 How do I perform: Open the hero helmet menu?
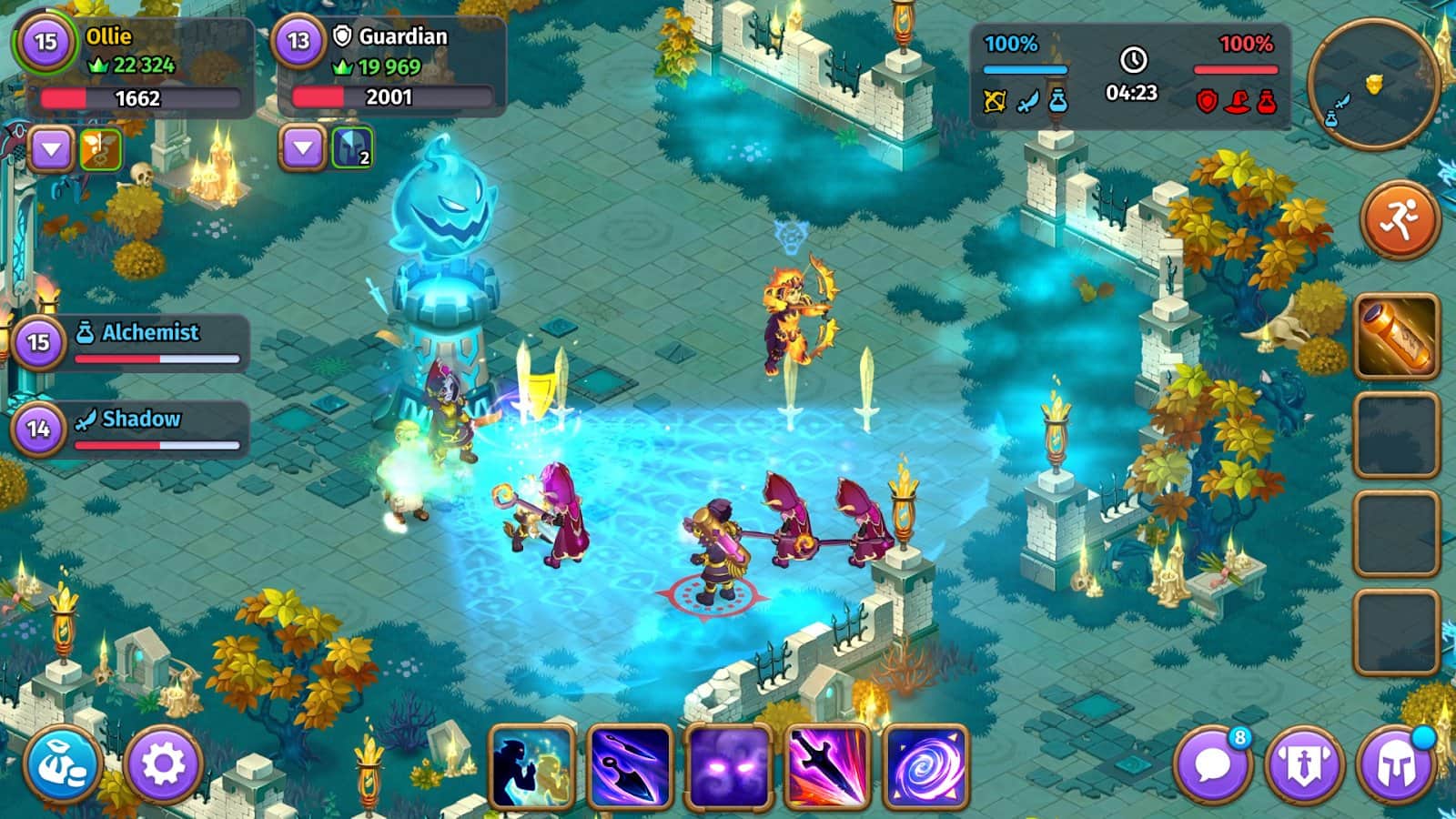pos(1395,766)
